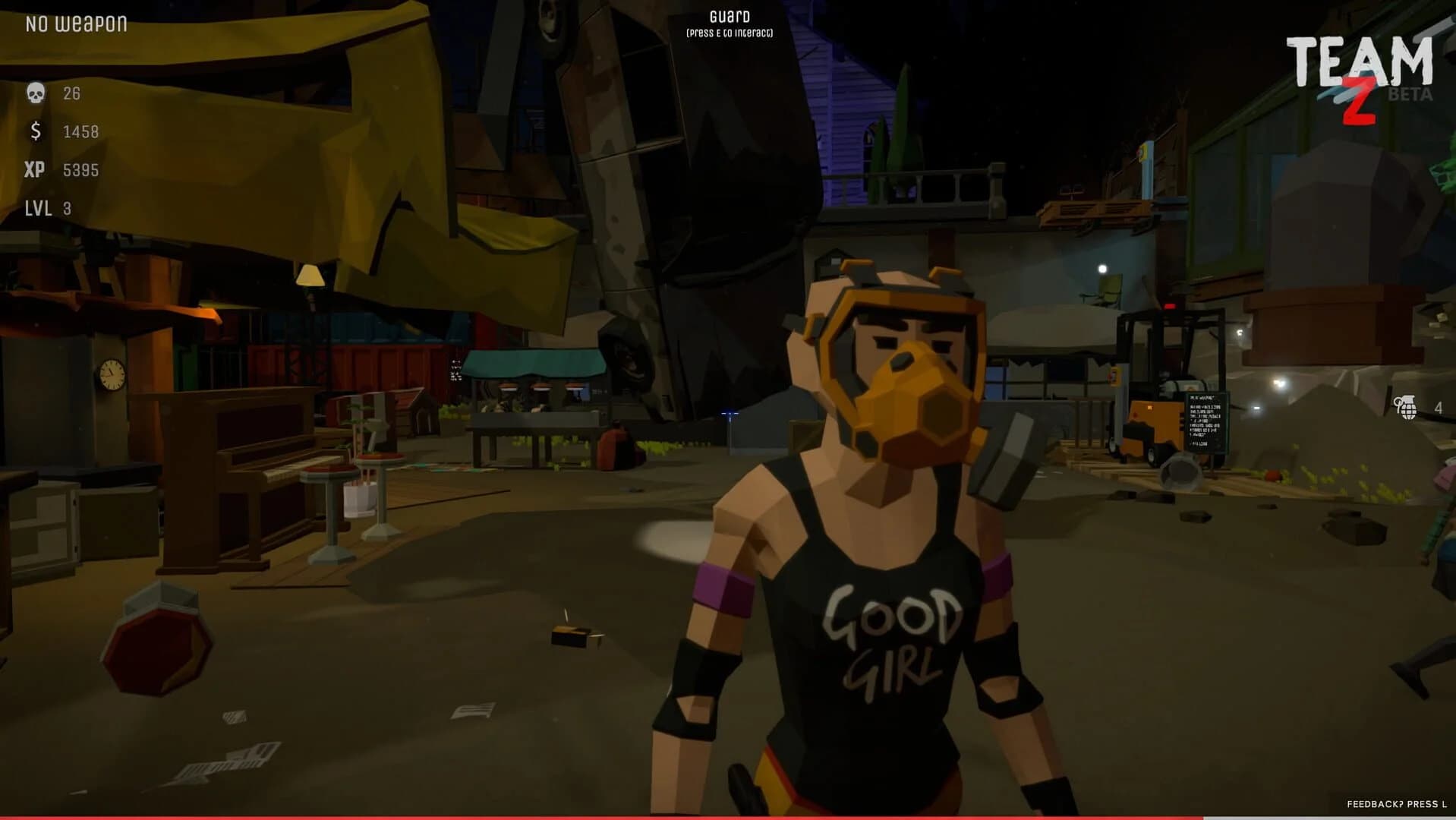This screenshot has height=820, width=1456.
Task: Click the Press E to interact prompt
Action: point(729,33)
